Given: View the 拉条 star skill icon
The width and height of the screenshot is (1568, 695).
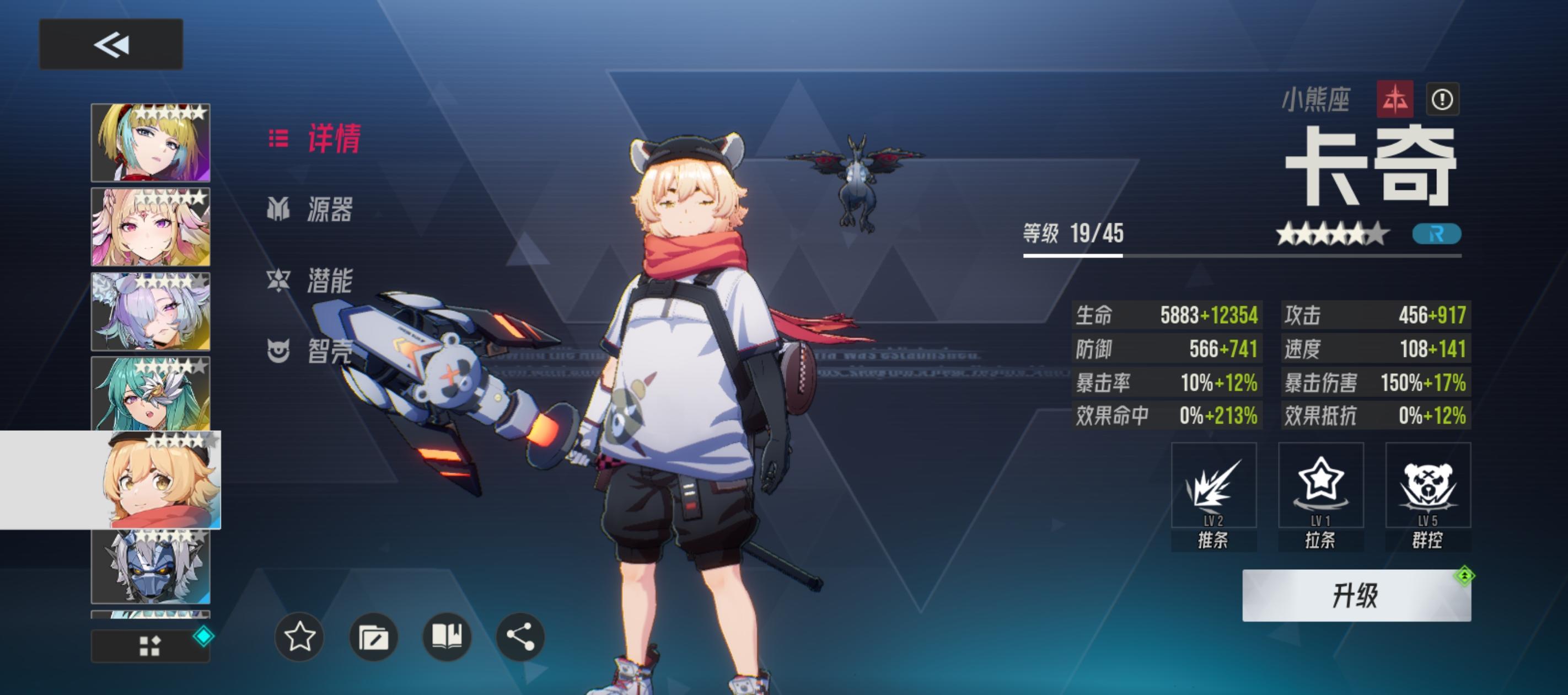Looking at the screenshot, I should point(1320,485).
